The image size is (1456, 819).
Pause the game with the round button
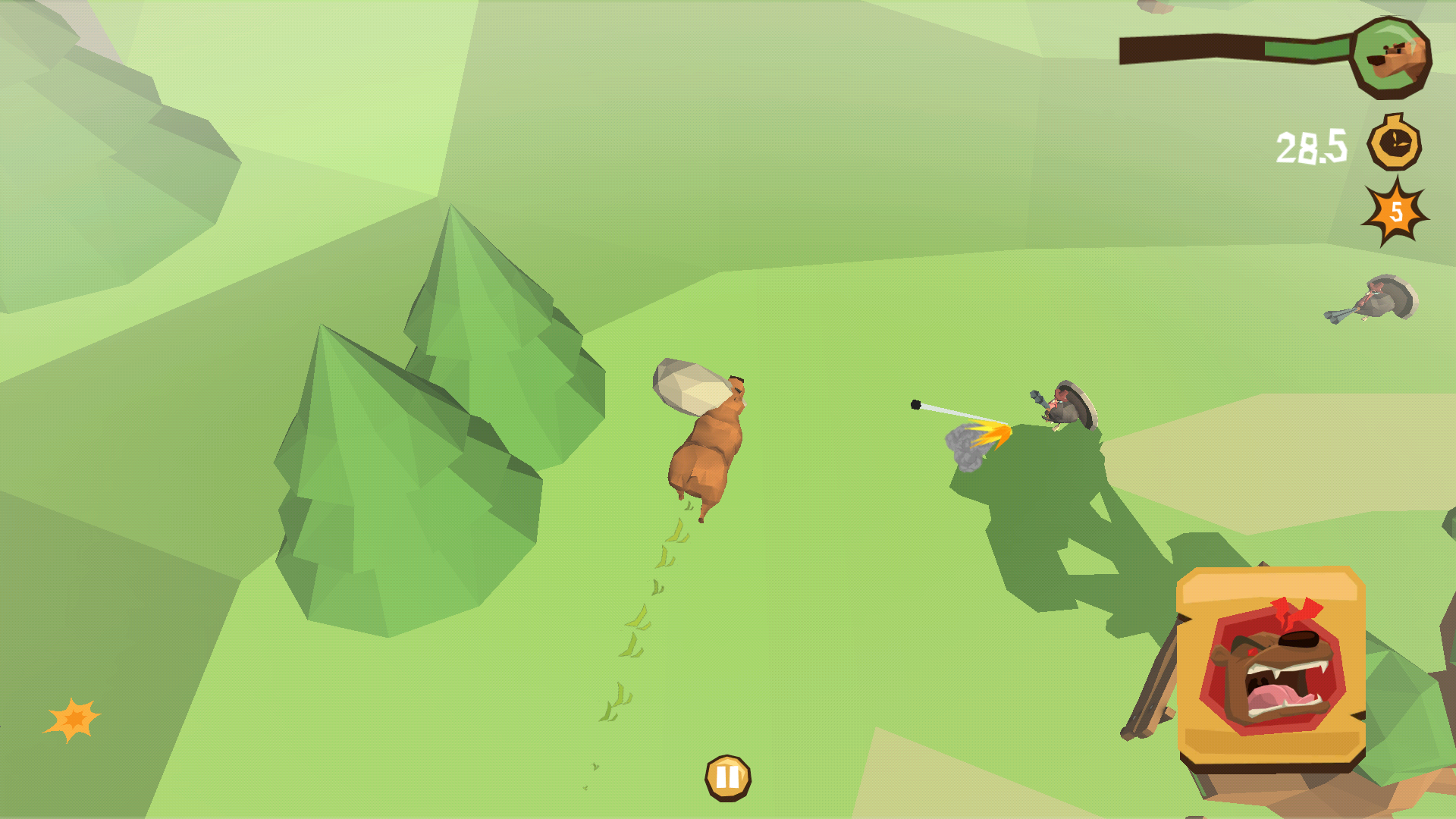point(727,777)
